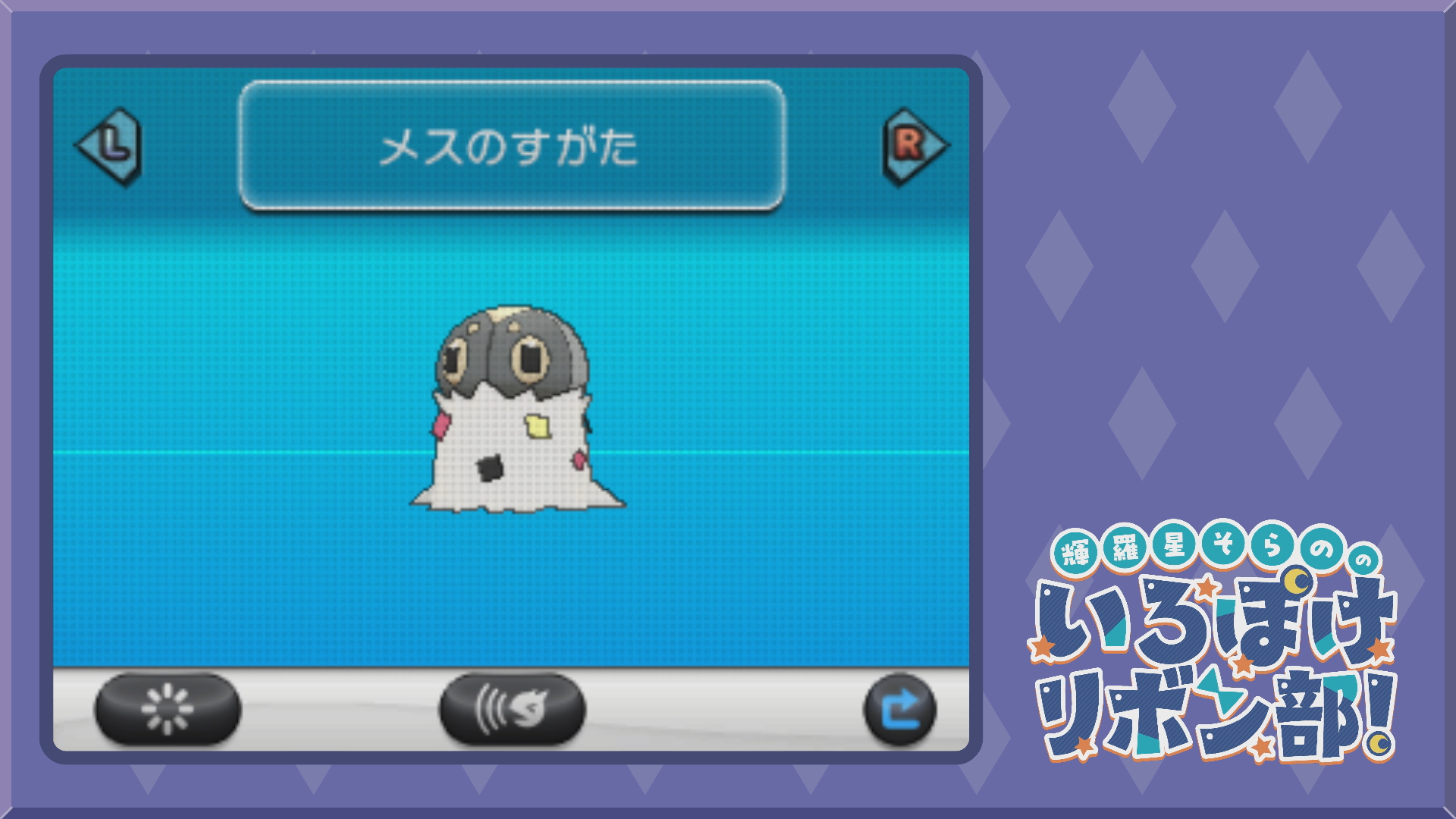Switch to the next form with R arrow
Image resolution: width=1456 pixels, height=819 pixels.
pyautogui.click(x=914, y=146)
